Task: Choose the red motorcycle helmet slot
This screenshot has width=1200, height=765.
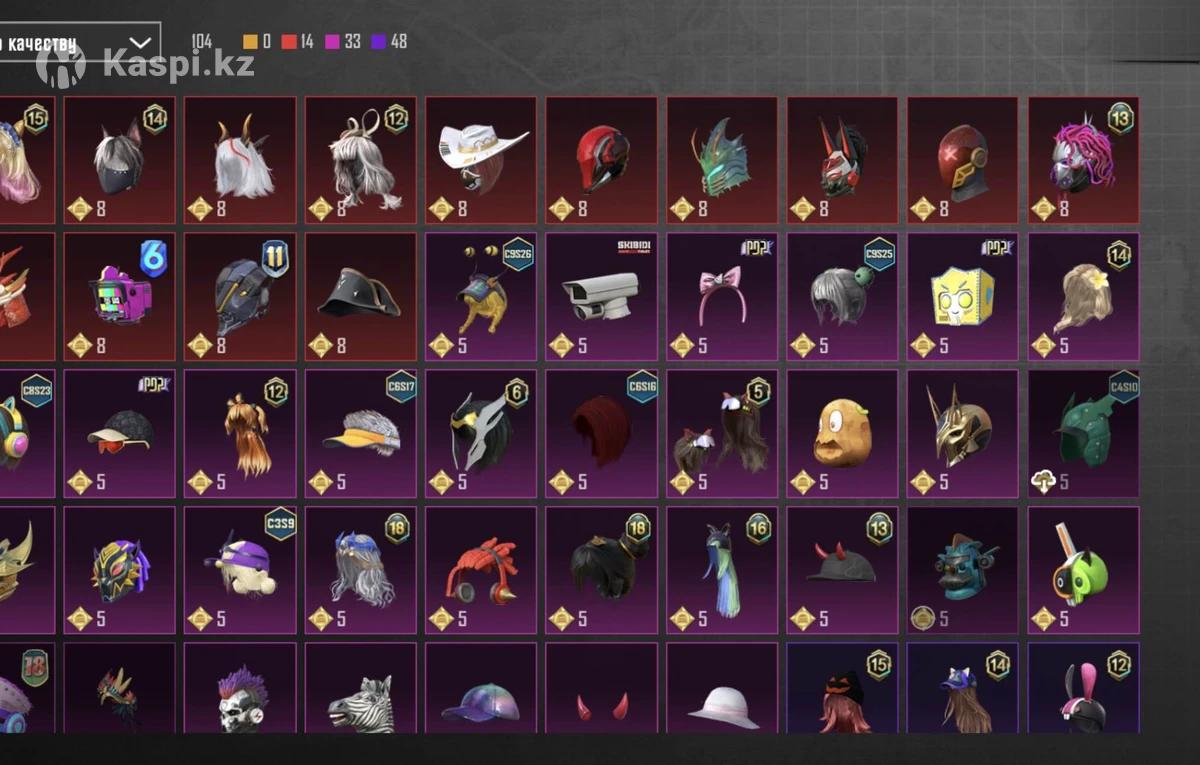Action: [x=601, y=160]
